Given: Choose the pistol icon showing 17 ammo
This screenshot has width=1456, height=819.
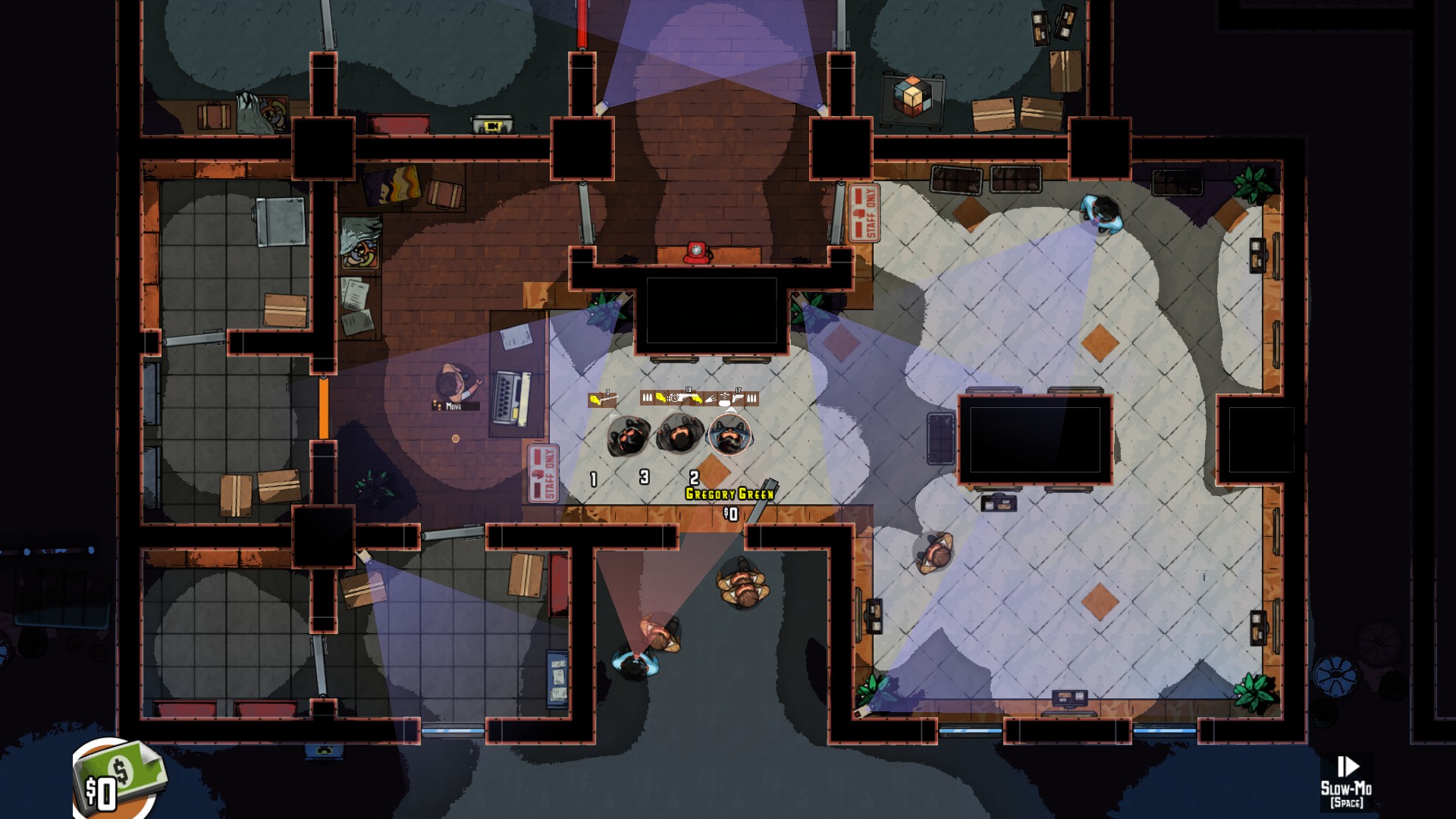Looking at the screenshot, I should point(736,397).
